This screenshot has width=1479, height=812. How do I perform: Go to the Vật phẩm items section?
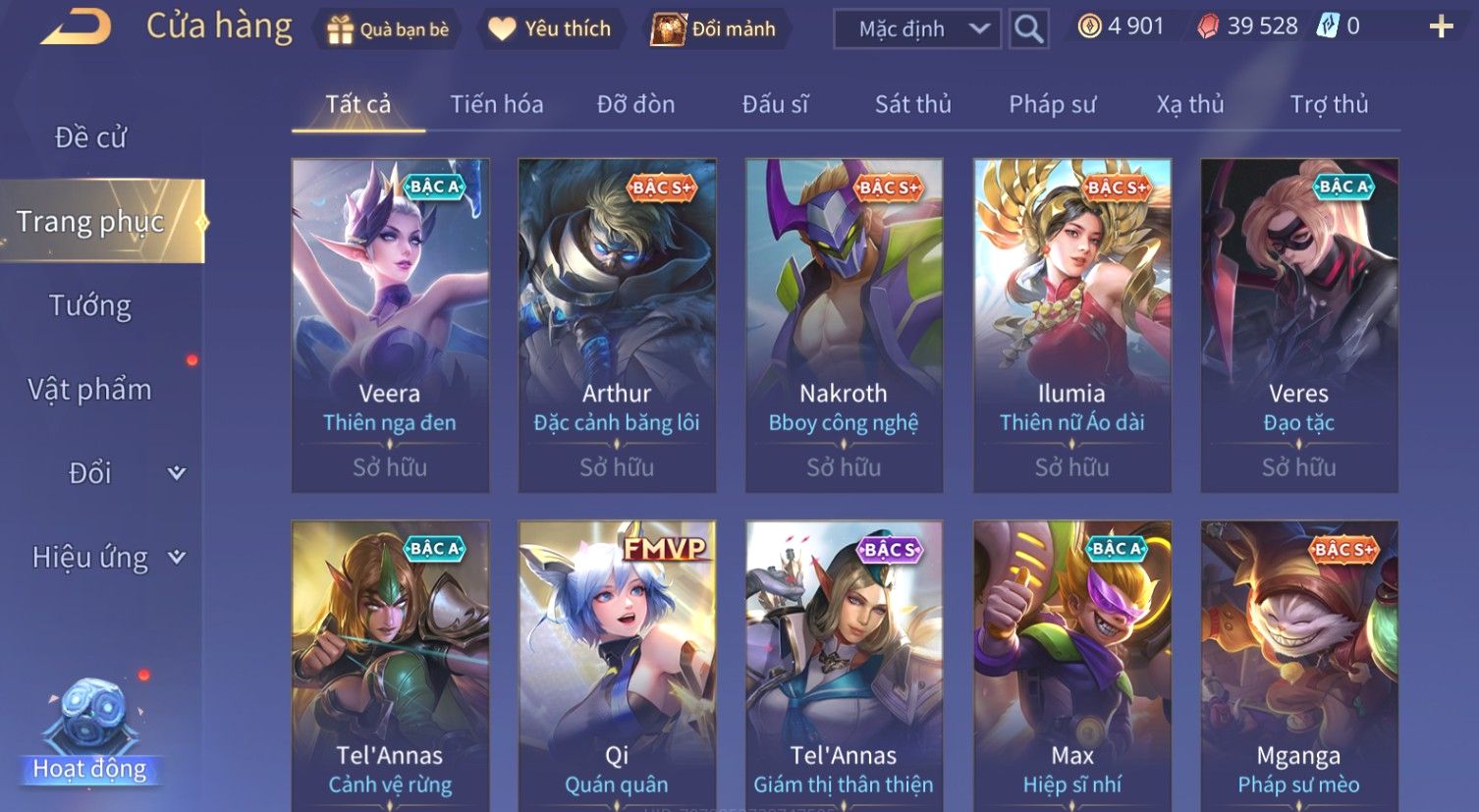click(90, 390)
